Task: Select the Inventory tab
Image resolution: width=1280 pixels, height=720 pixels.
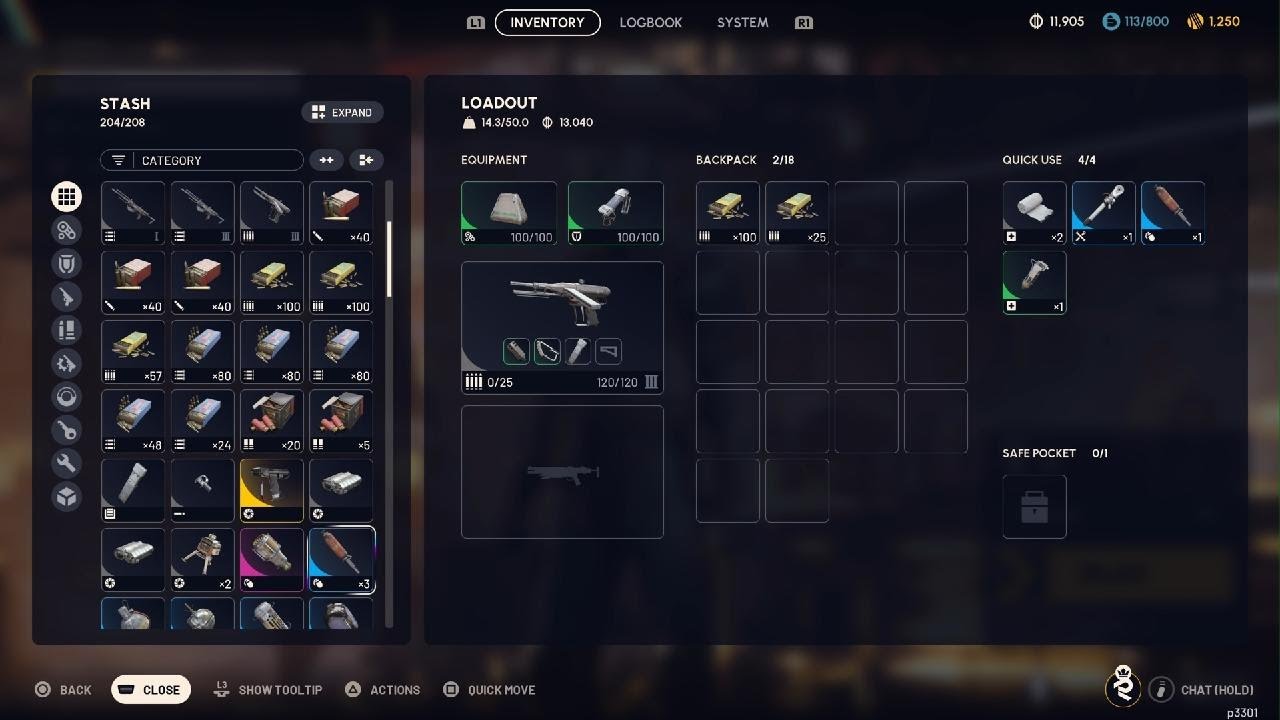Action: (x=547, y=22)
